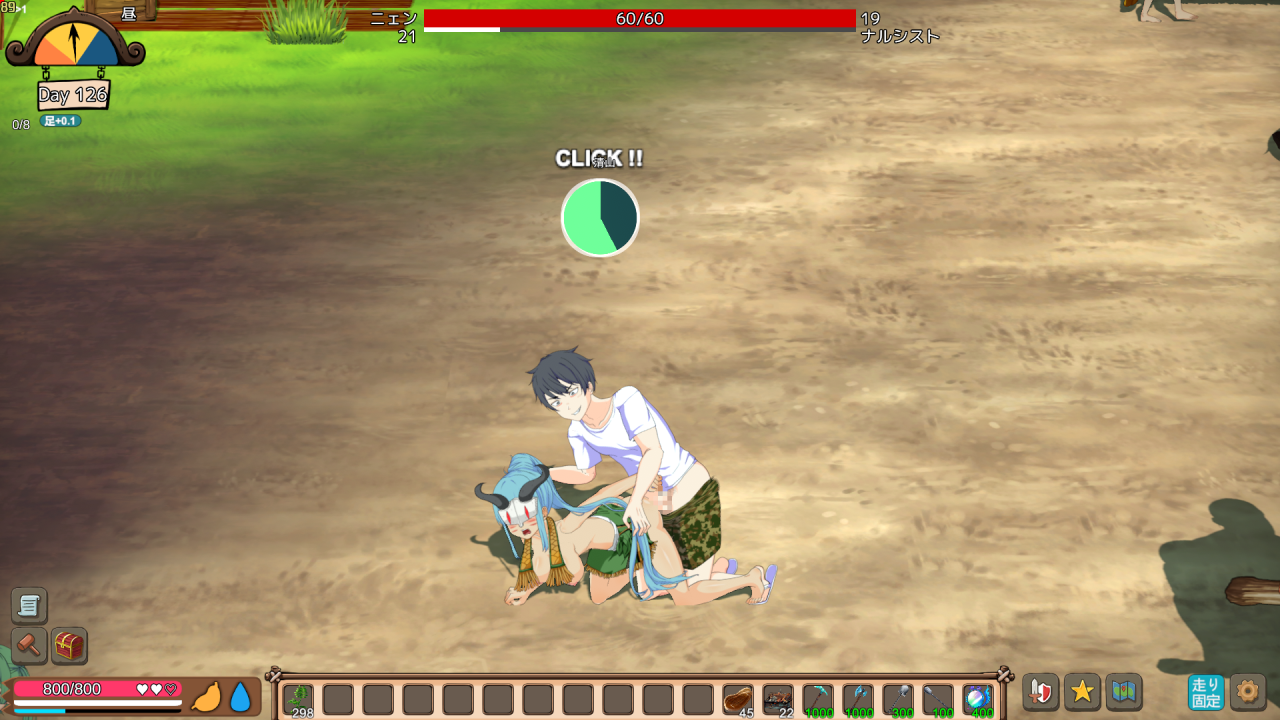This screenshot has height=720, width=1280.
Task: Open the yellow star menu button
Action: pos(1082,692)
